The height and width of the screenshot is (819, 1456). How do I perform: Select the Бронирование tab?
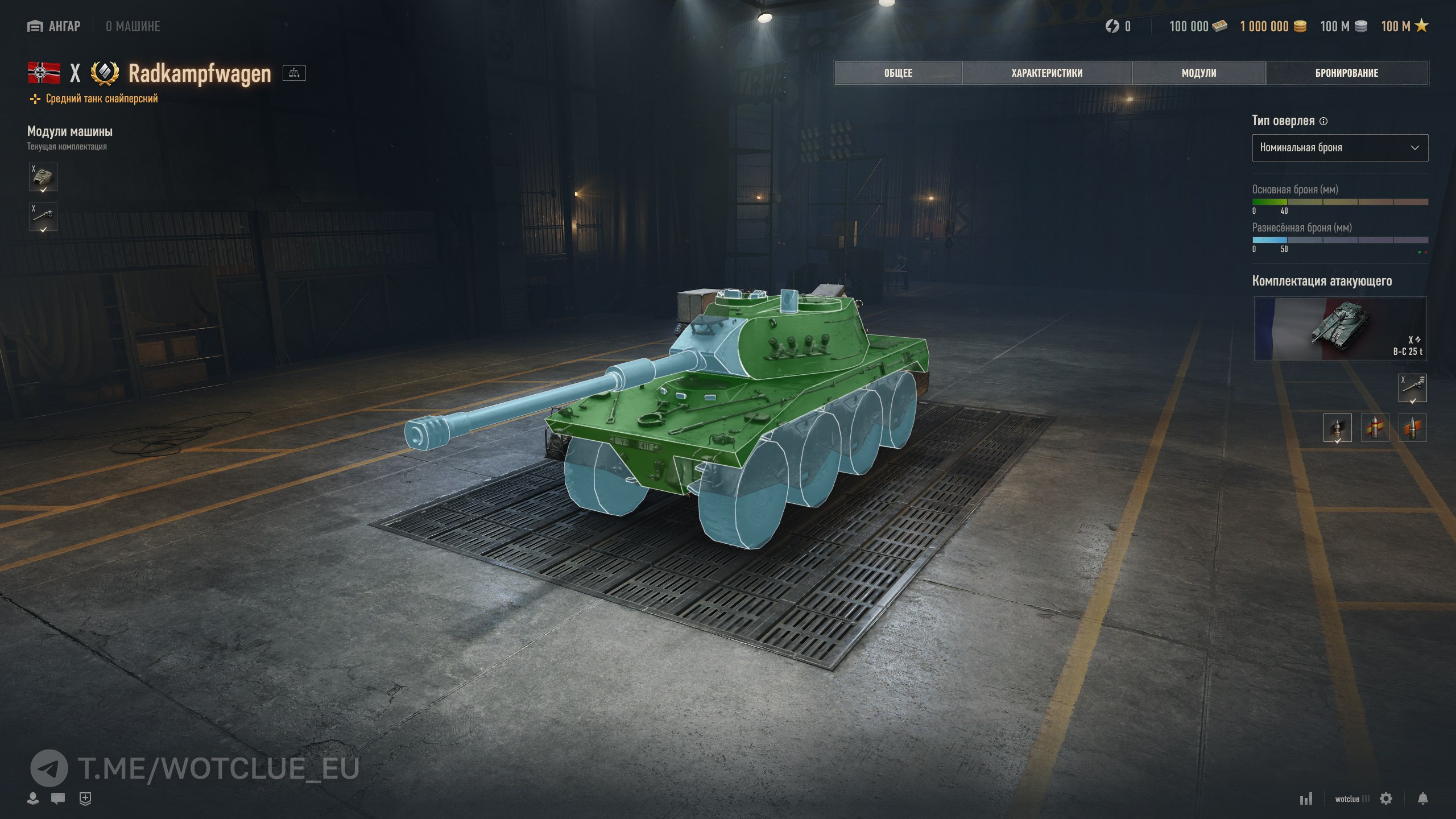1346,73
